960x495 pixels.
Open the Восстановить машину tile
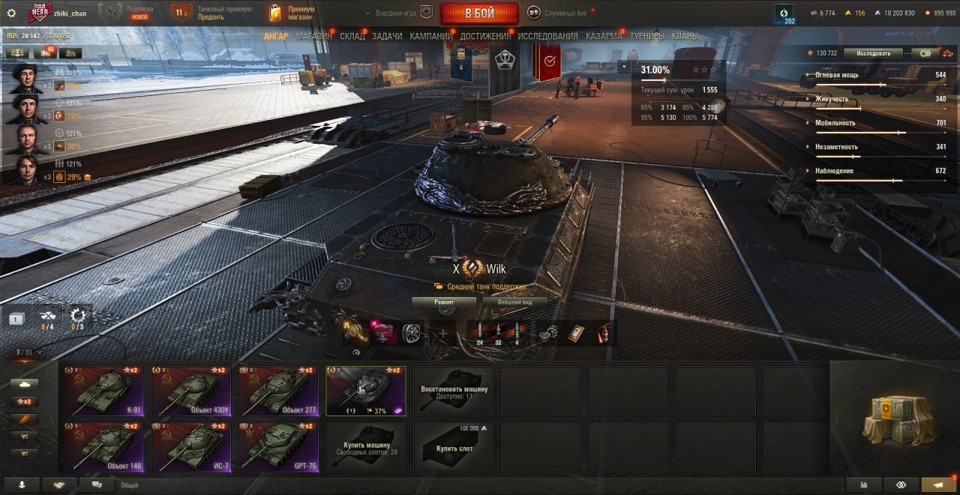pos(455,390)
